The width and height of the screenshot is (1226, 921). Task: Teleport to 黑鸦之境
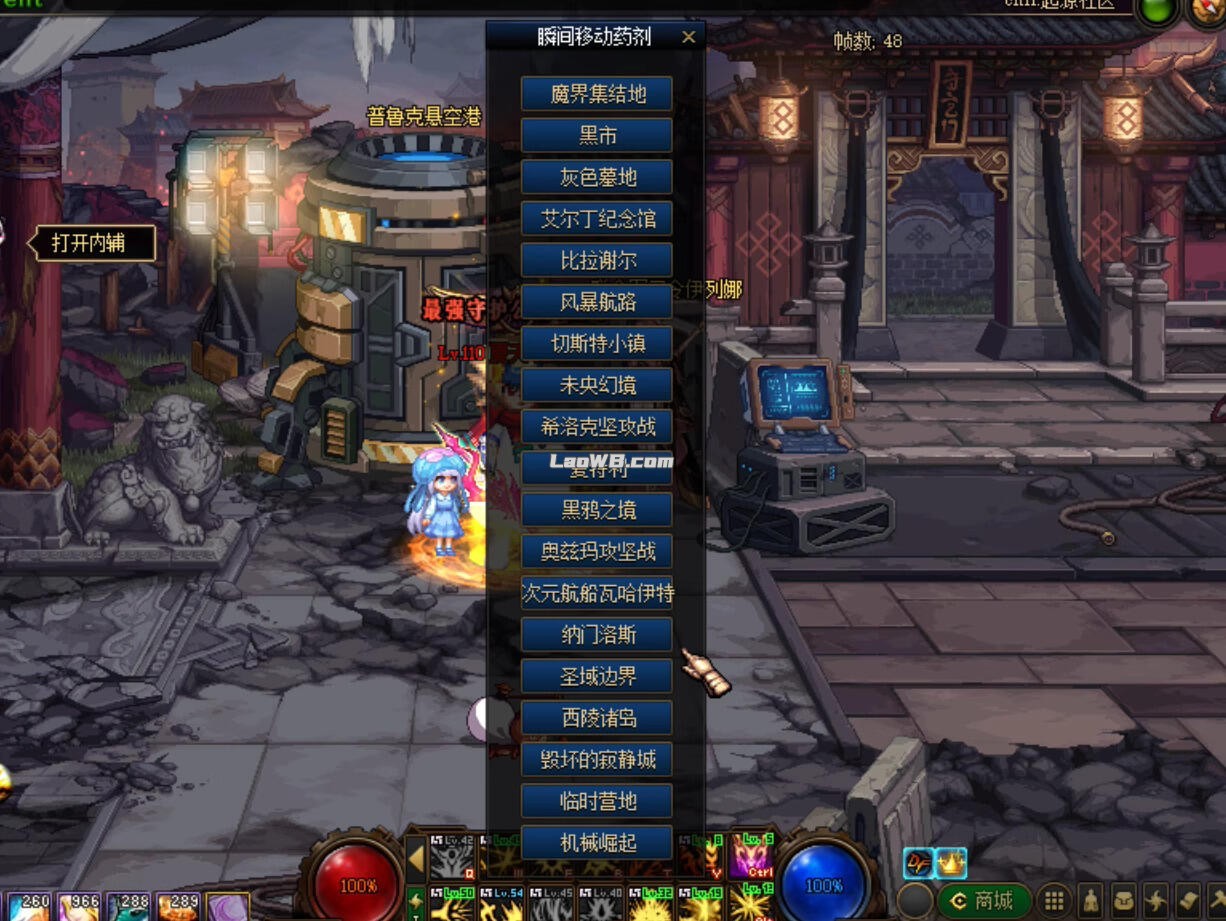click(x=597, y=510)
